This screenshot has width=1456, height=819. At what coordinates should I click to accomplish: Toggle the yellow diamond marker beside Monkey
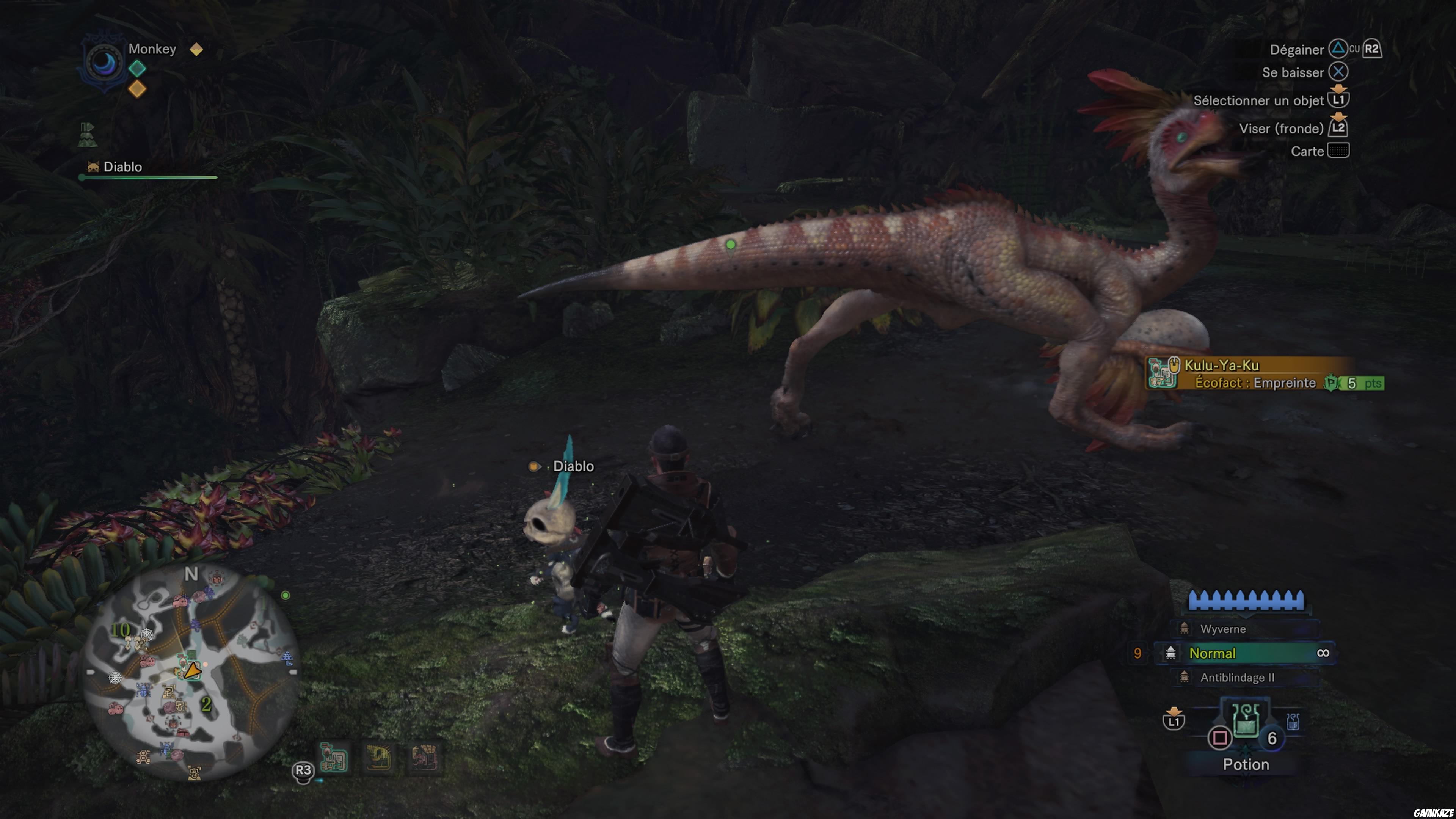(196, 50)
